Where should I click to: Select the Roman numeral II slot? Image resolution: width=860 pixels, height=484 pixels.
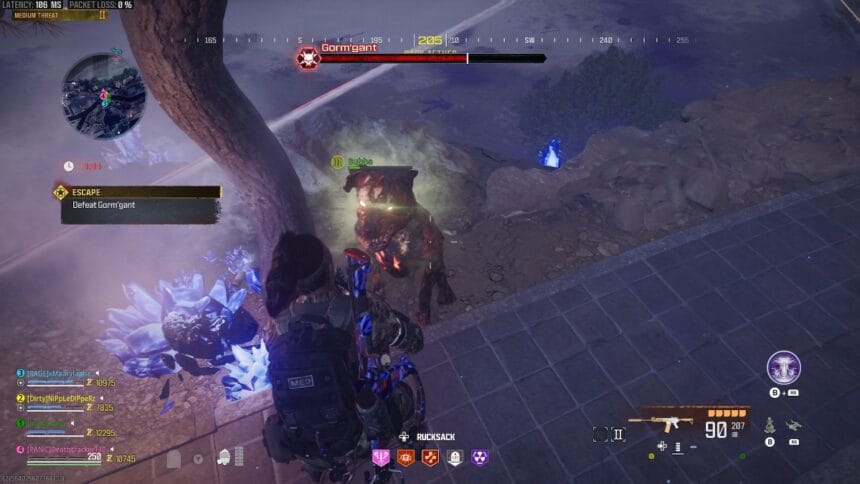(x=618, y=434)
